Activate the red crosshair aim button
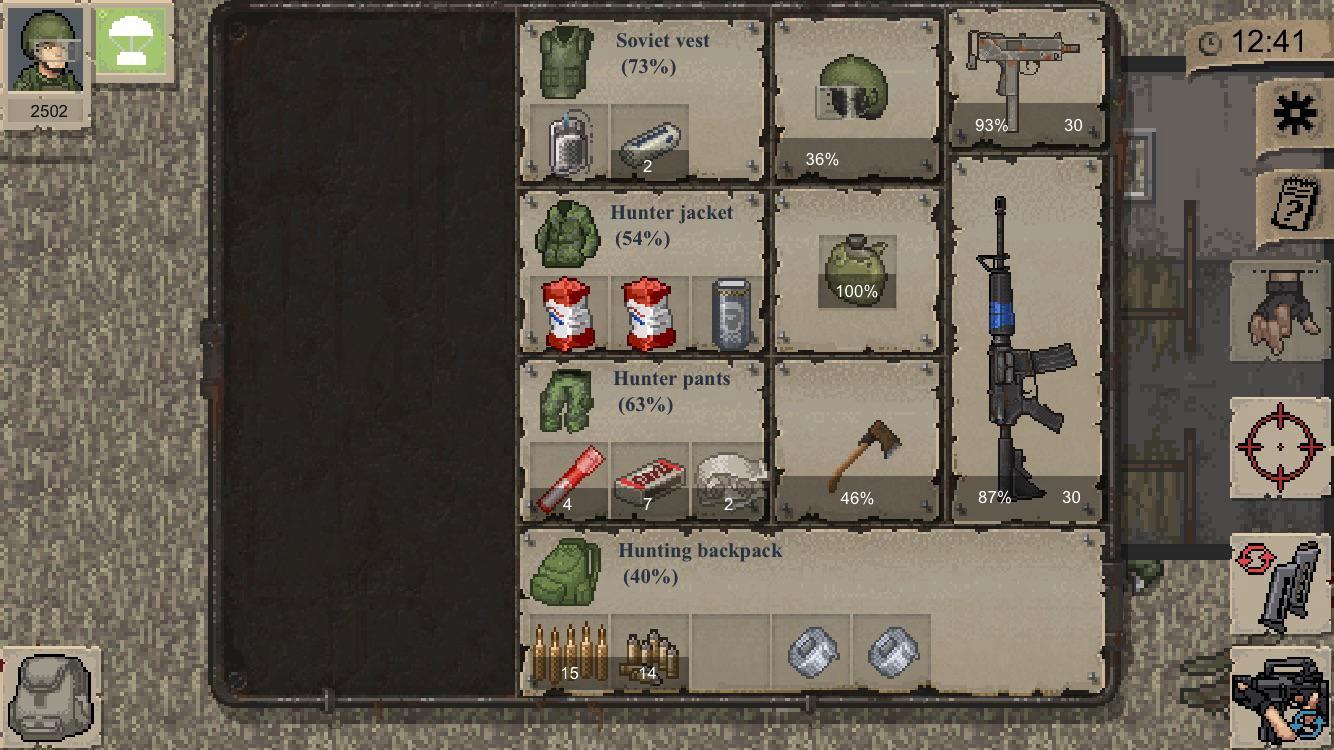Screen dimensions: 1334x750 click(x=1280, y=446)
